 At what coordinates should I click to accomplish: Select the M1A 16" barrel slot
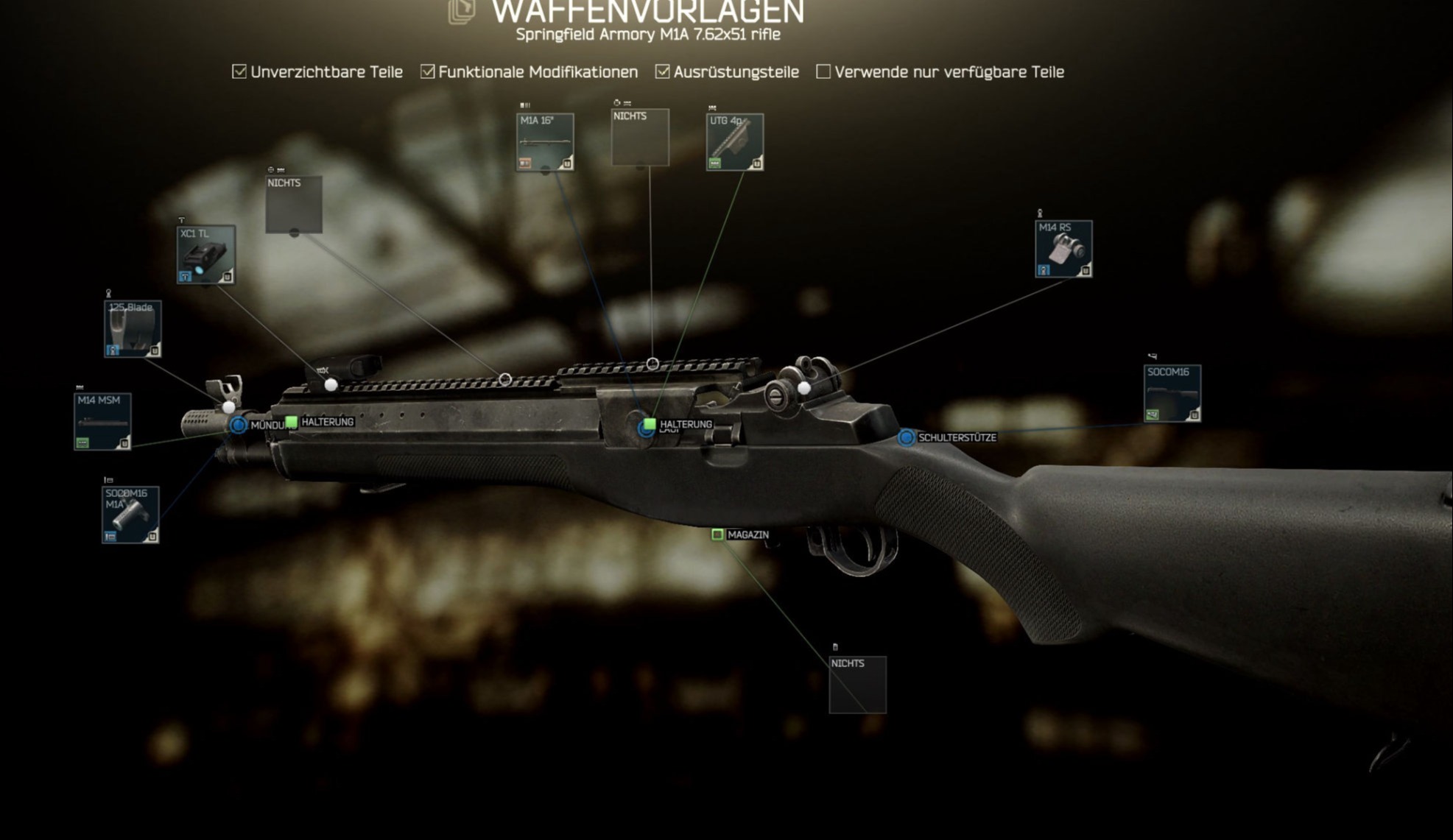(545, 142)
